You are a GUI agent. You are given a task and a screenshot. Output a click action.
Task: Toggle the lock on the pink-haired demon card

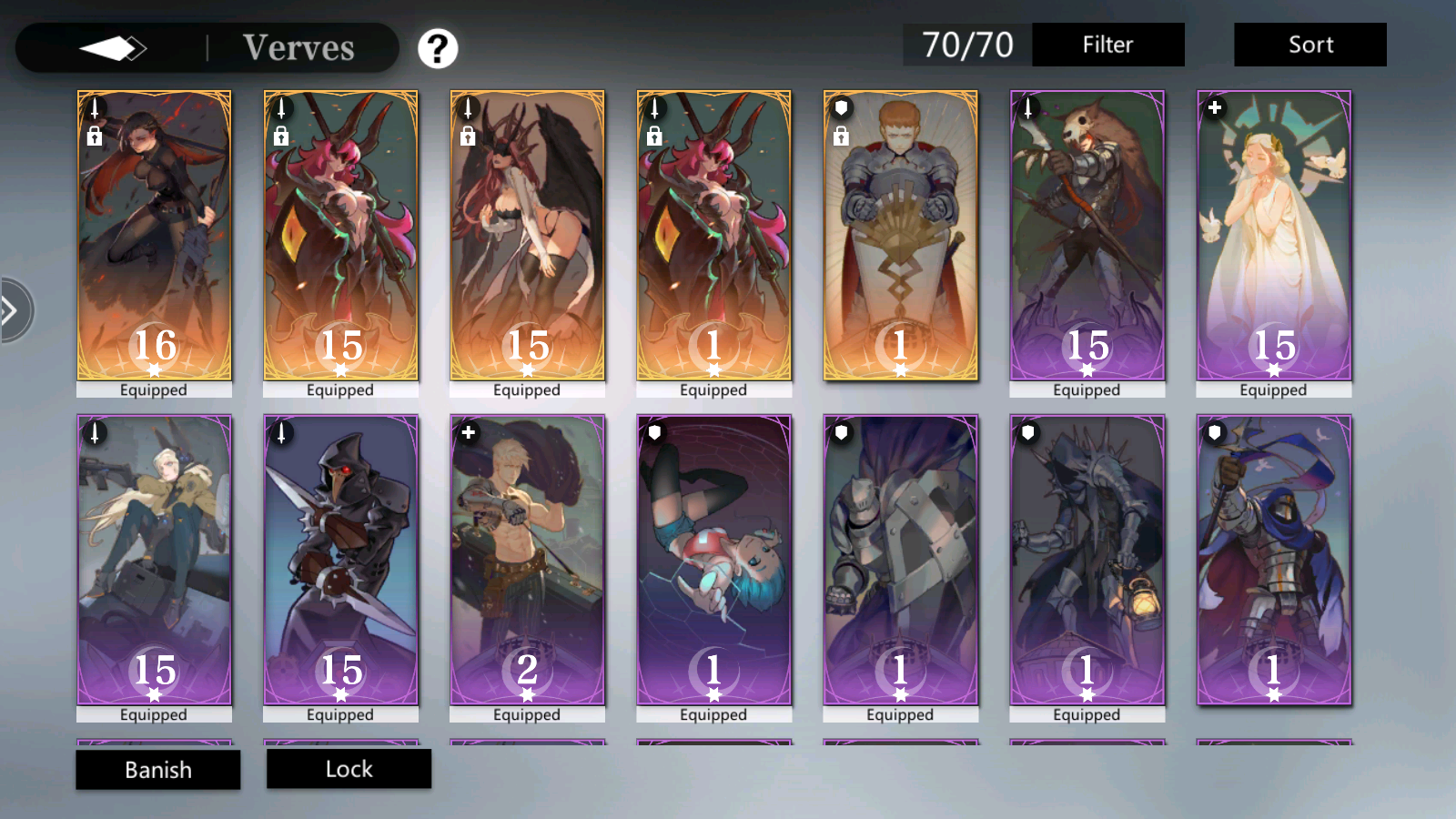[280, 137]
